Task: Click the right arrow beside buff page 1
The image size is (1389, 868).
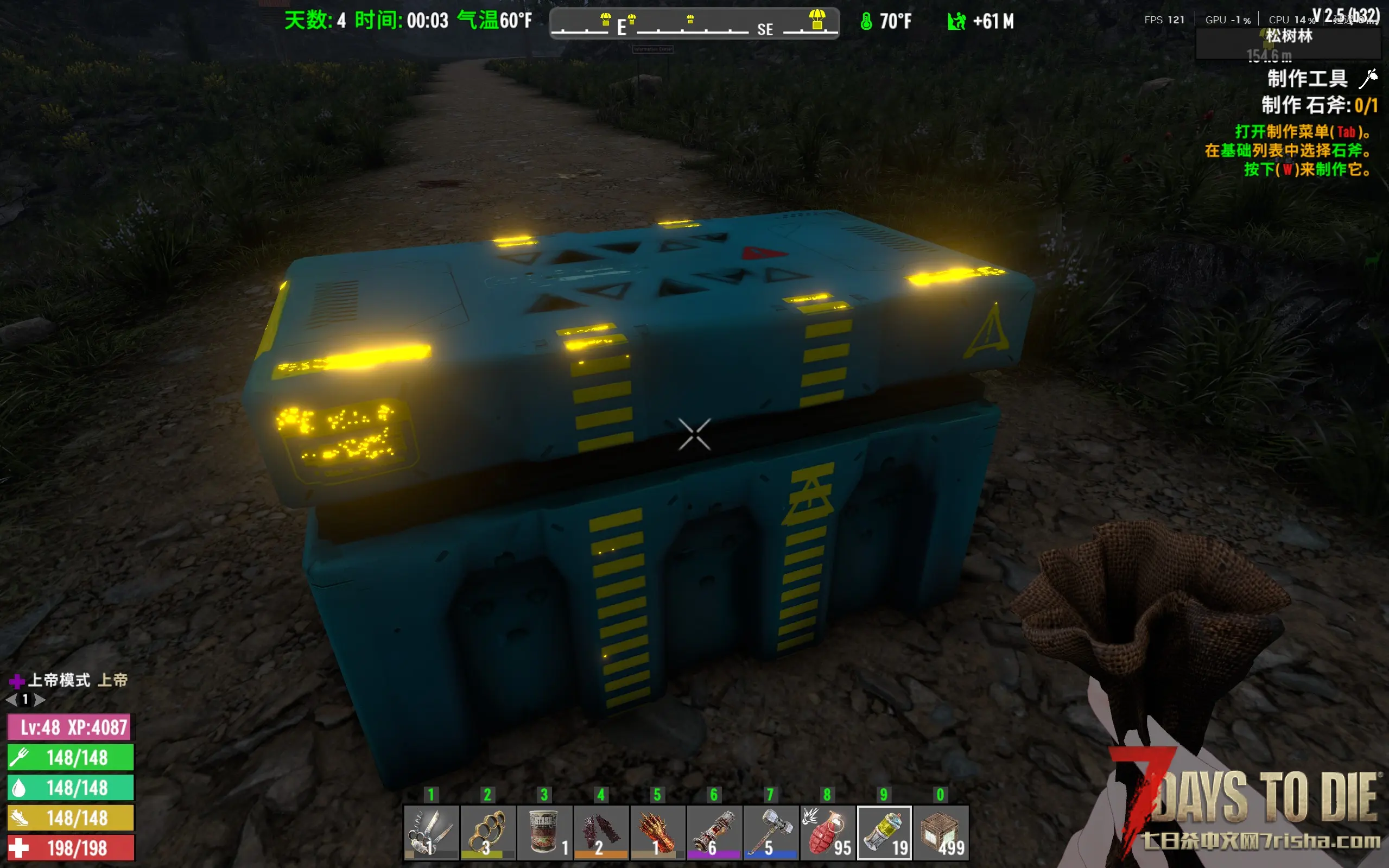Action: [40, 700]
